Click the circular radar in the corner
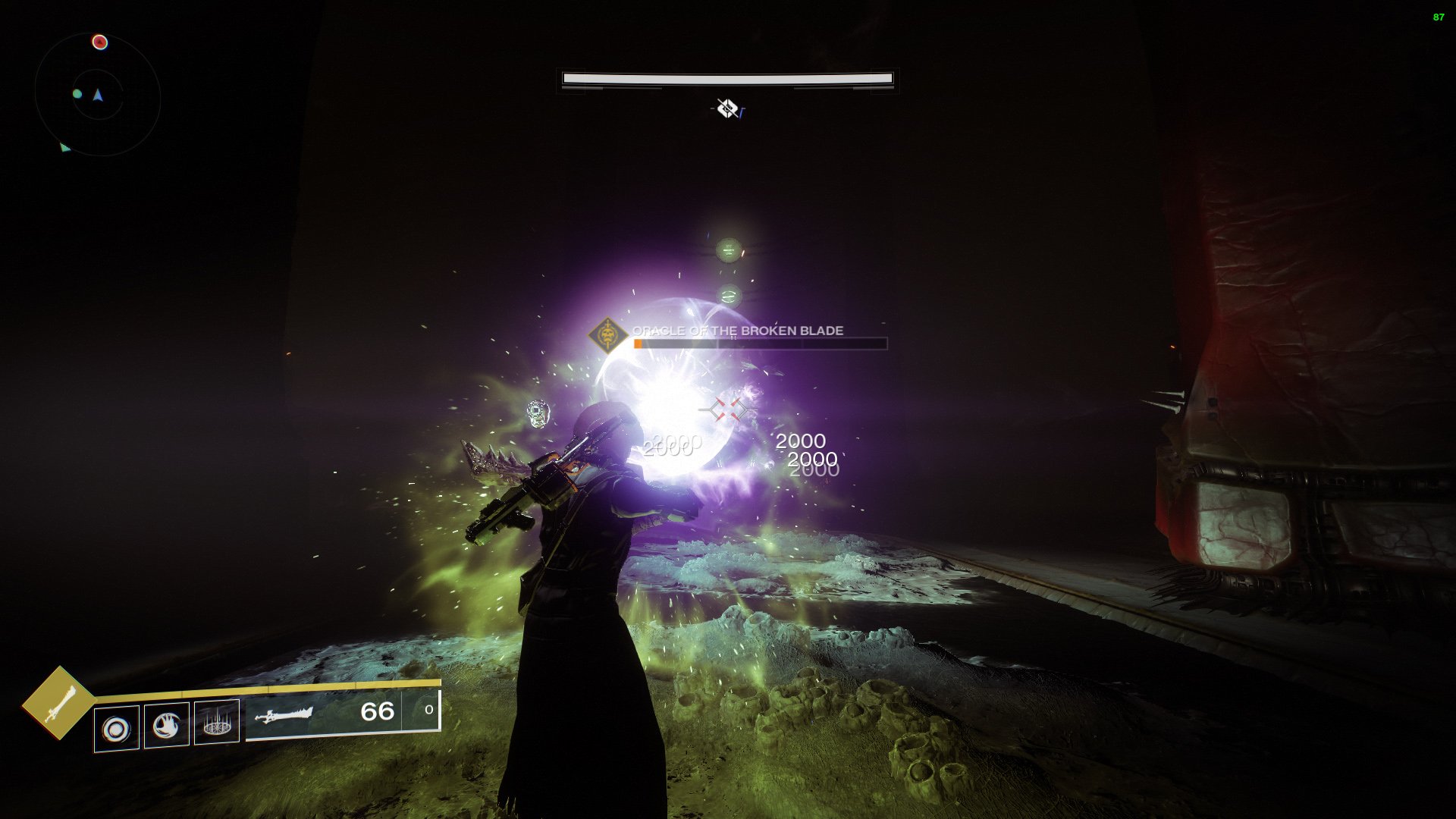 pyautogui.click(x=98, y=95)
